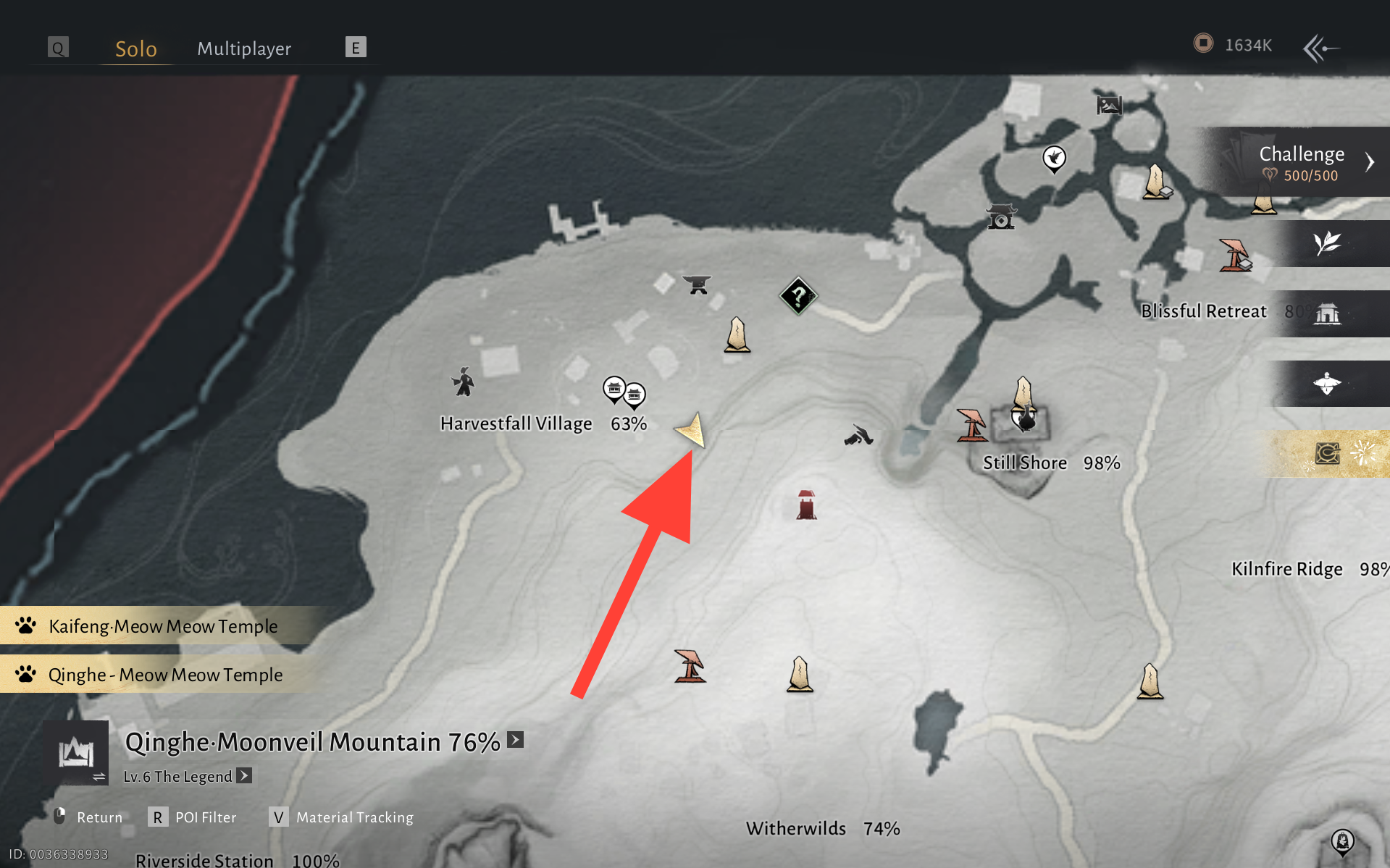The image size is (1390, 868).
Task: Click the region switch icon beside Qinghe
Action: point(77,754)
